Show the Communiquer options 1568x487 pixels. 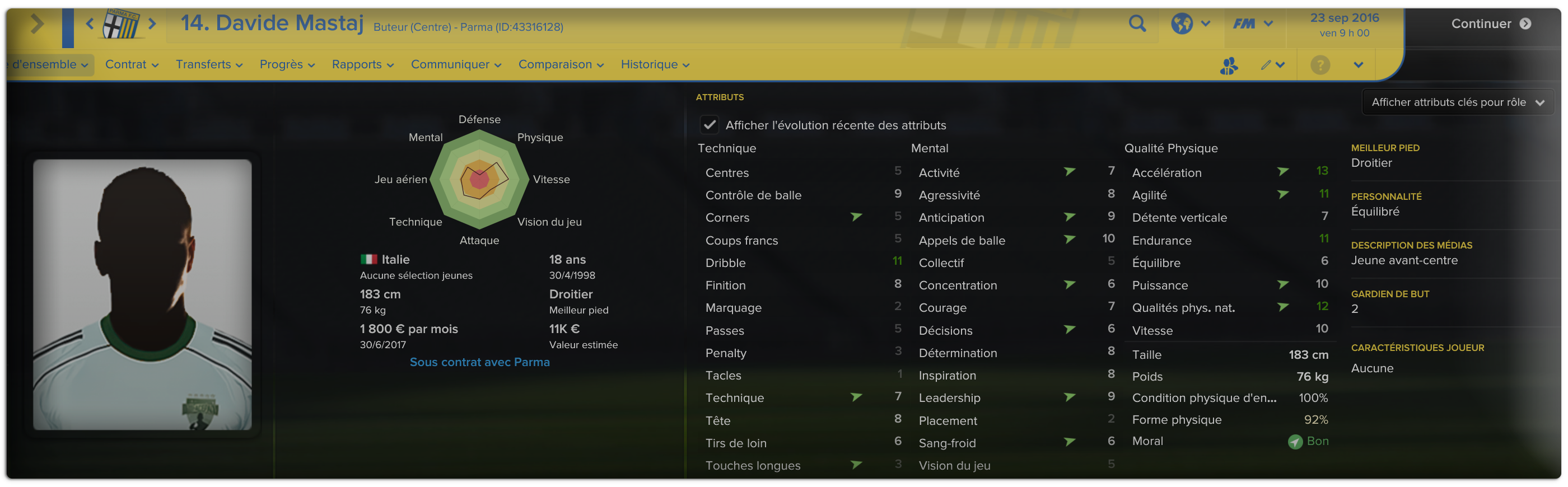[x=455, y=64]
